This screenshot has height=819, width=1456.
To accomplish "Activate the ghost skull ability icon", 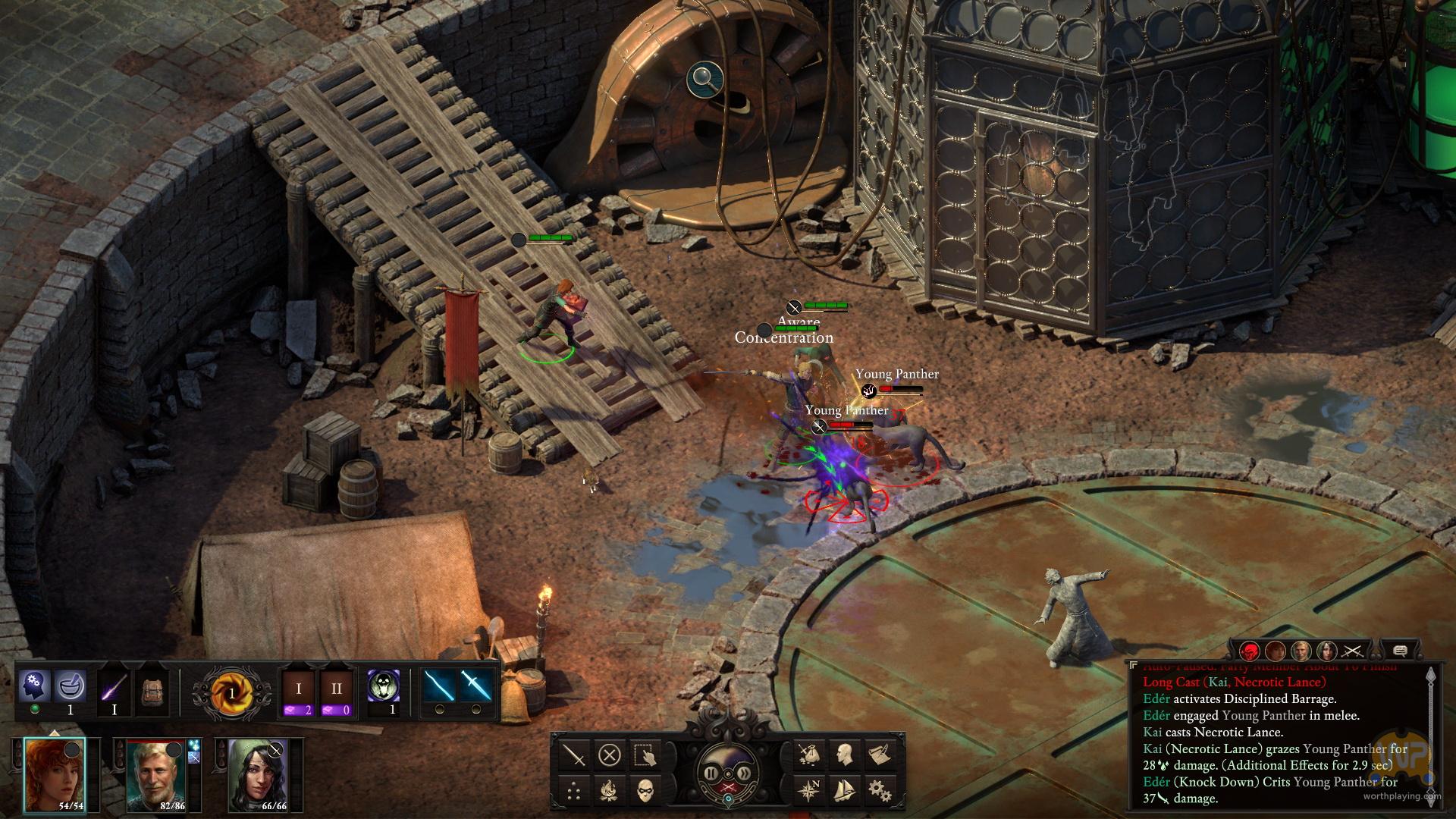I will point(384,686).
